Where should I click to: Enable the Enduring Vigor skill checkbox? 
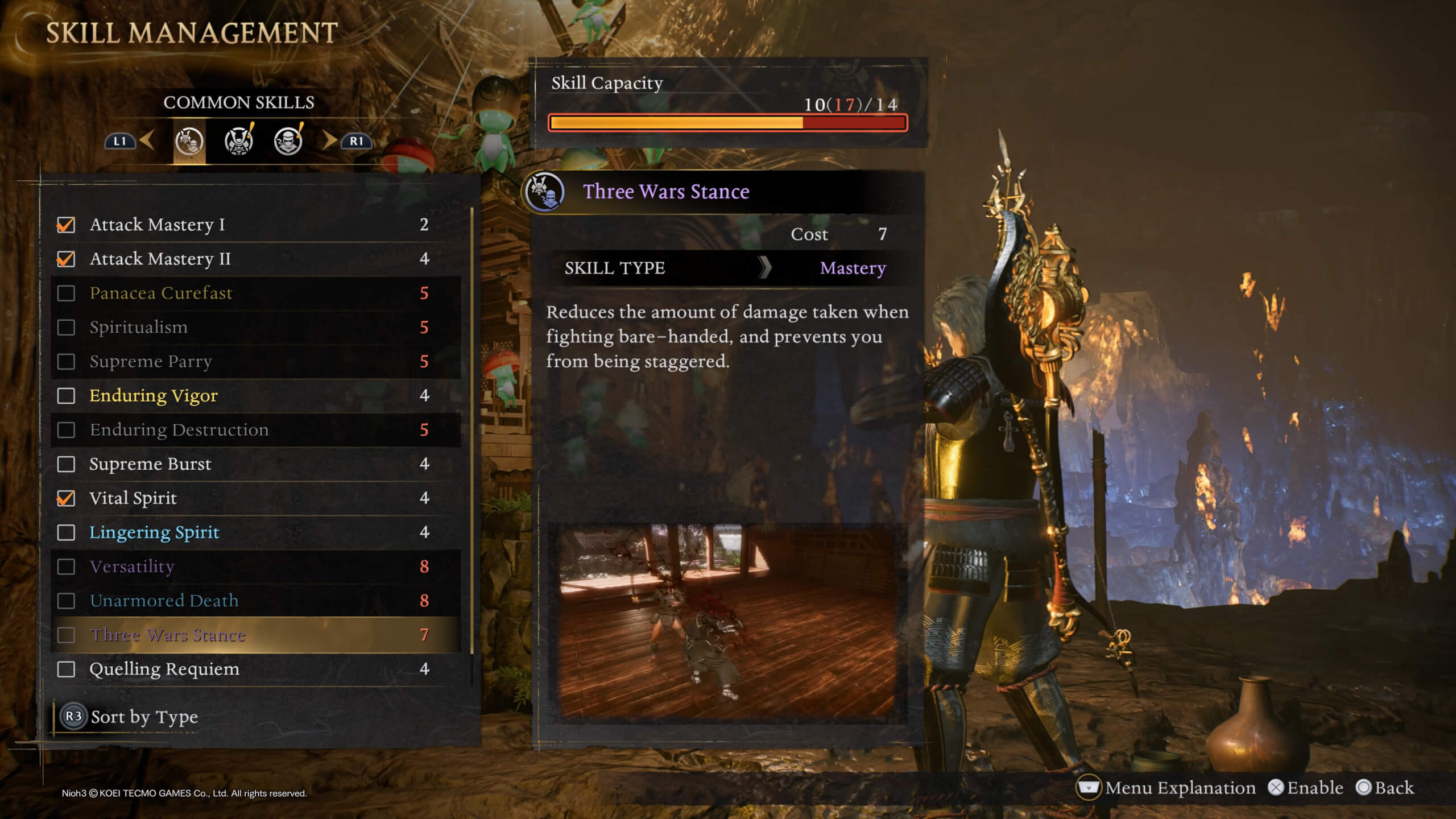(67, 396)
